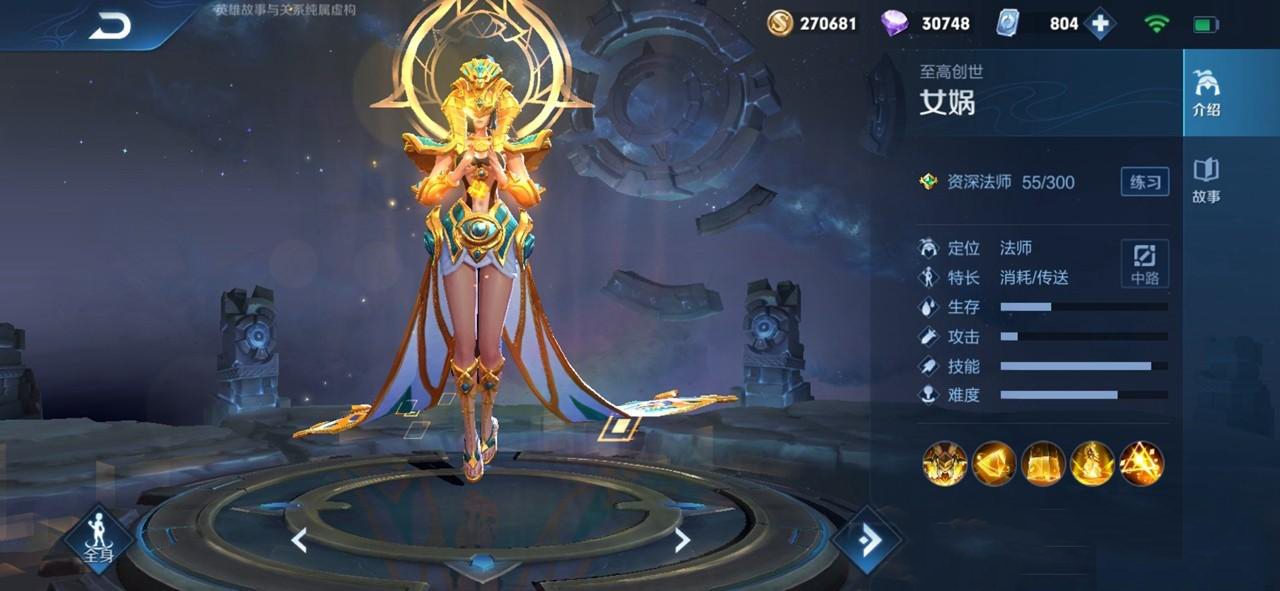Toggle the 全身 full-body view

coord(97,540)
